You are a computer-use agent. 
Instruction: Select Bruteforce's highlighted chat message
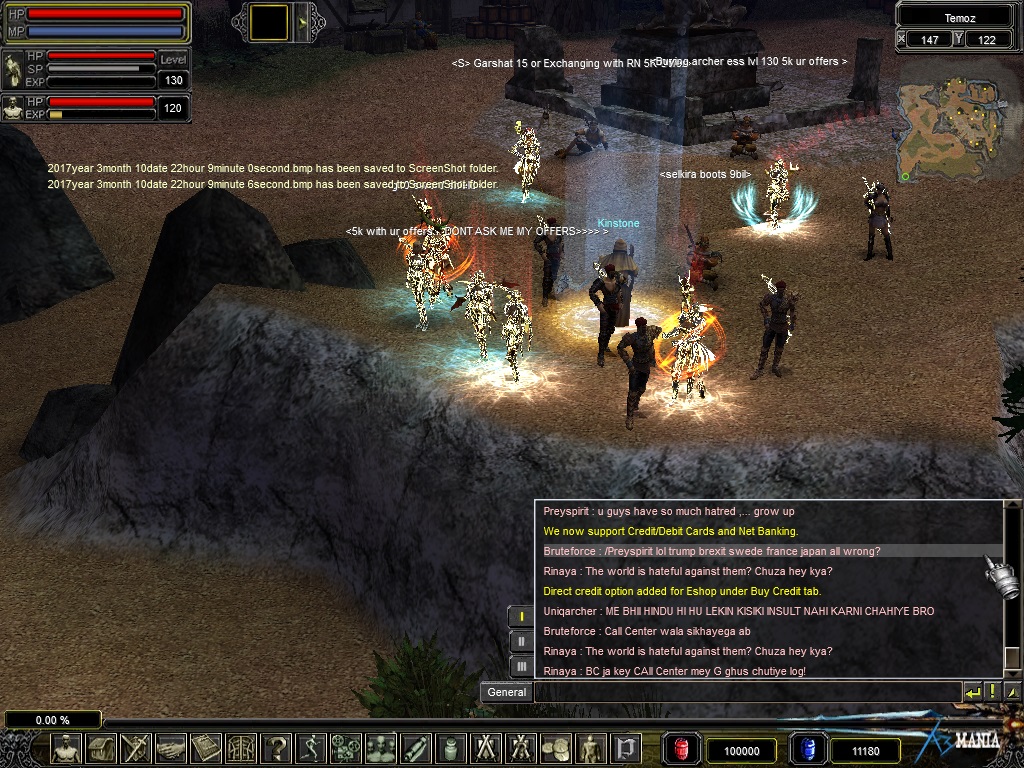[x=712, y=551]
